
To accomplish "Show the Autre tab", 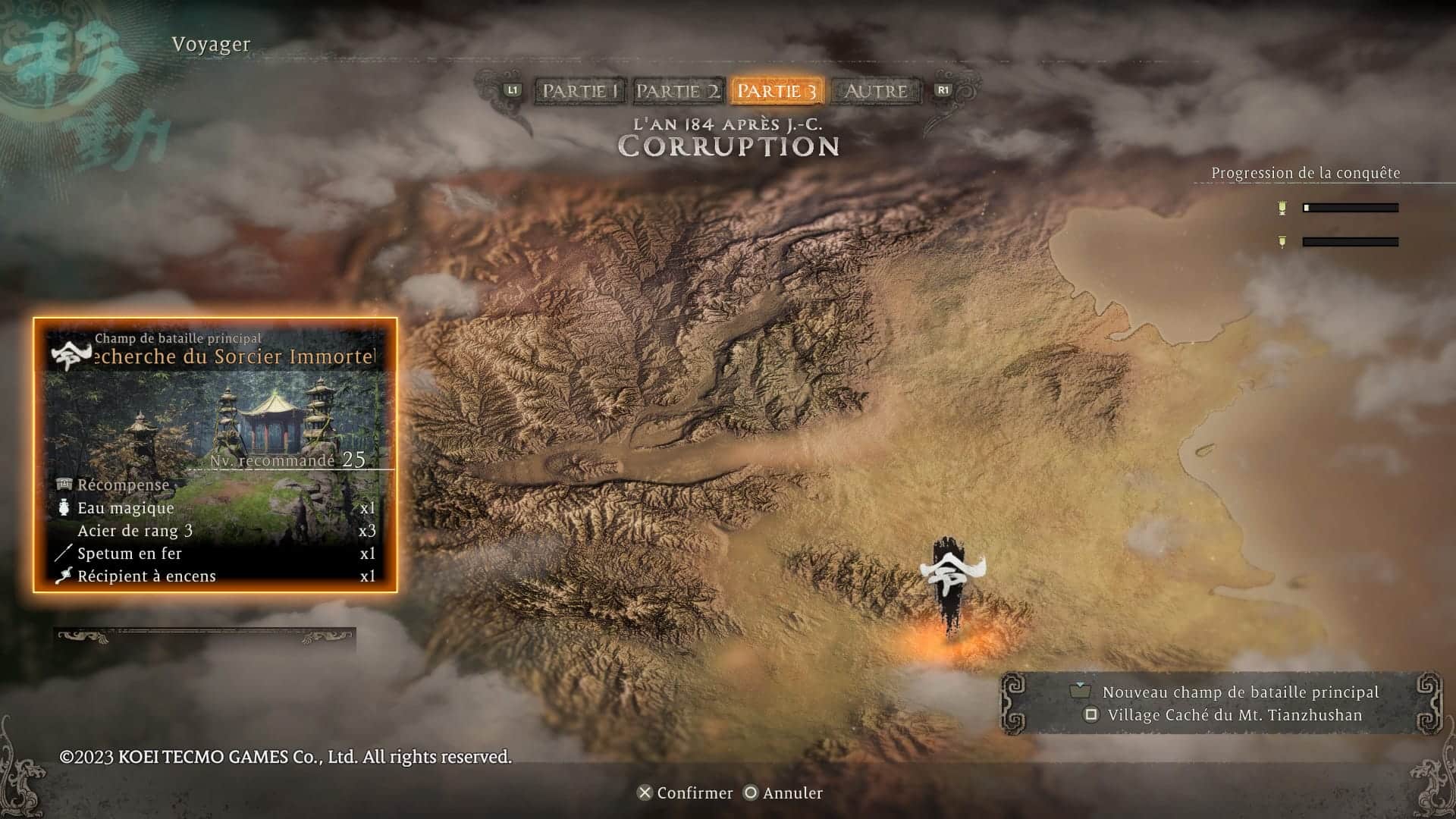I will tap(876, 91).
